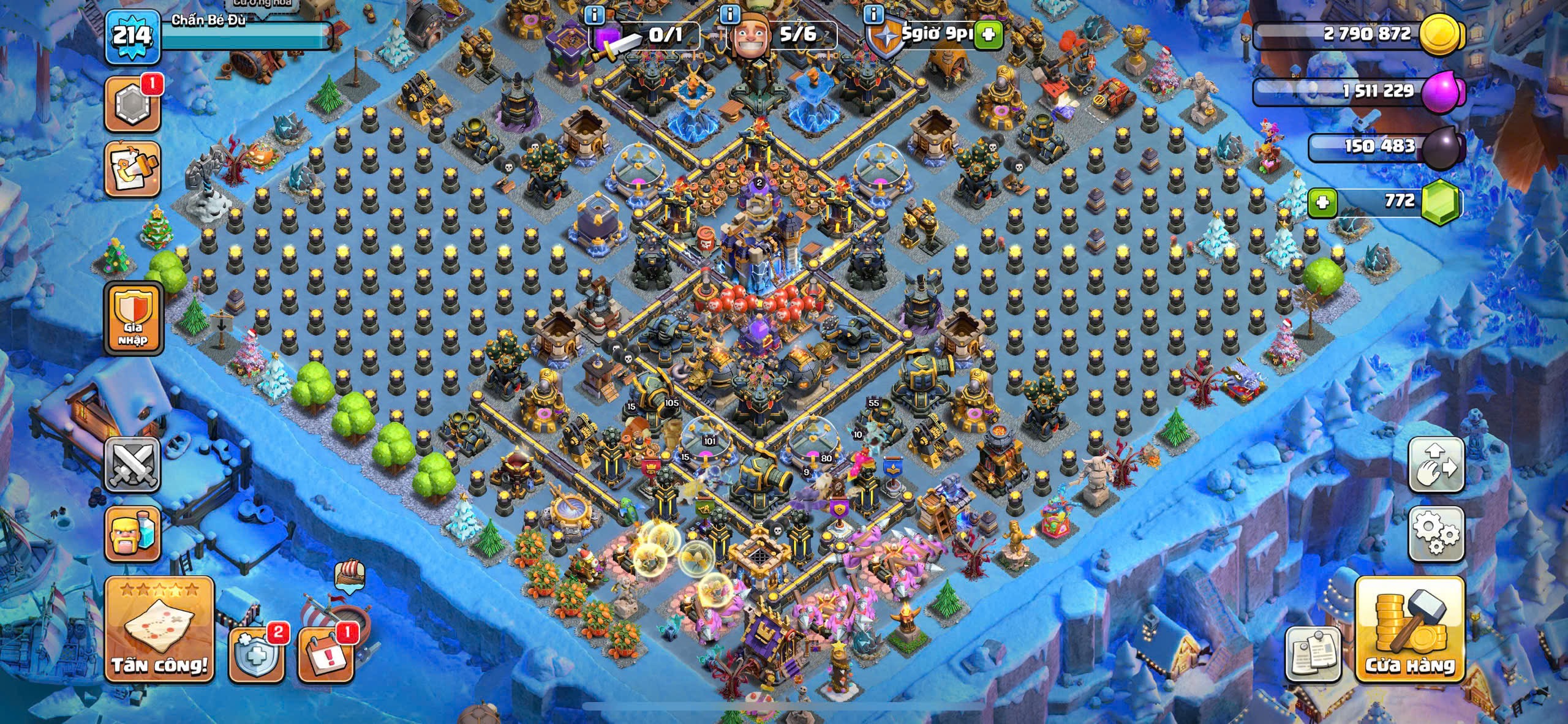Open the blue shield icon with badge 2
The width and height of the screenshot is (1568, 724).
click(256, 654)
